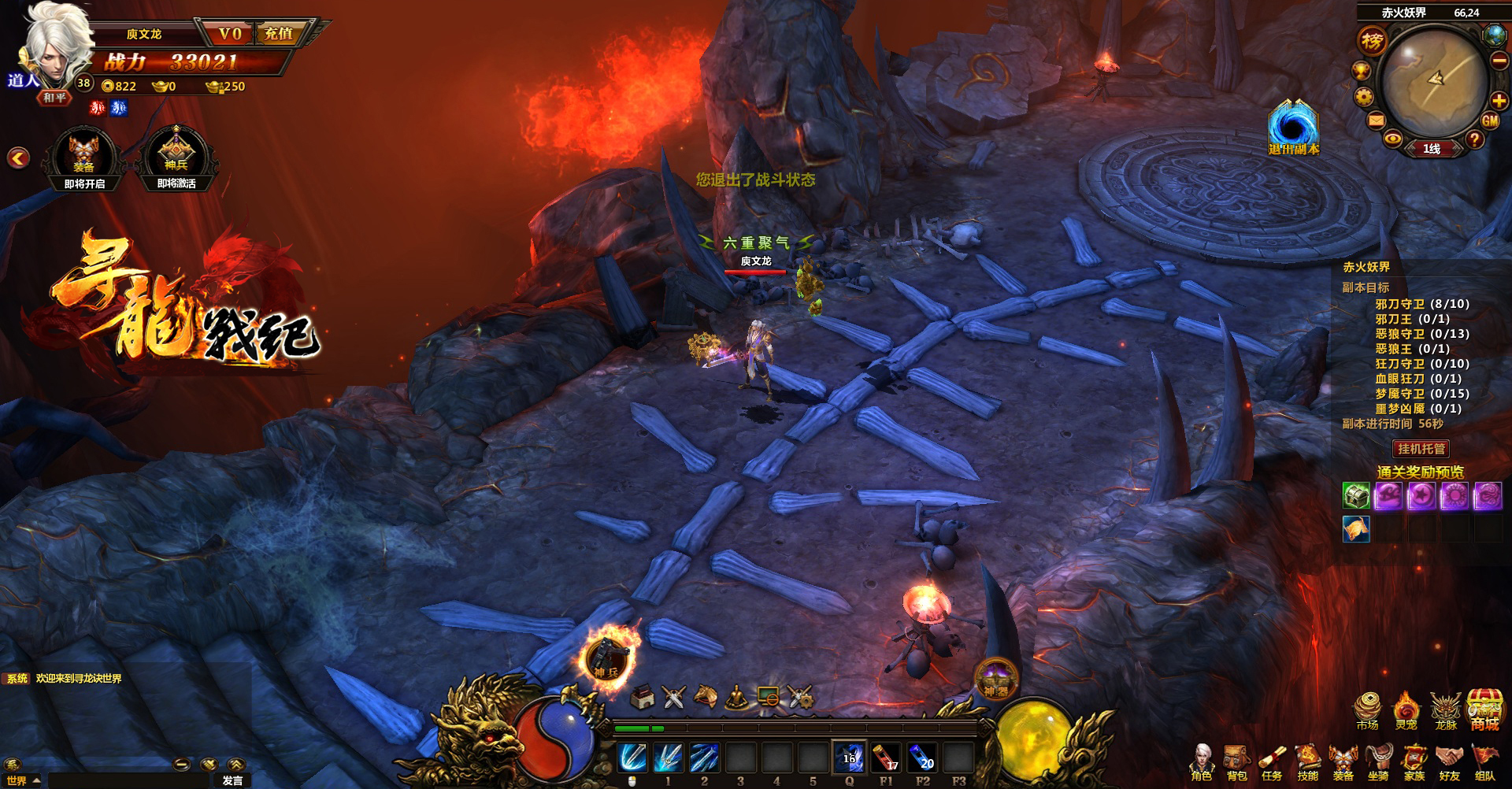Open settings via the gear icon
Viewport: 1512px width, 789px height.
(1364, 97)
